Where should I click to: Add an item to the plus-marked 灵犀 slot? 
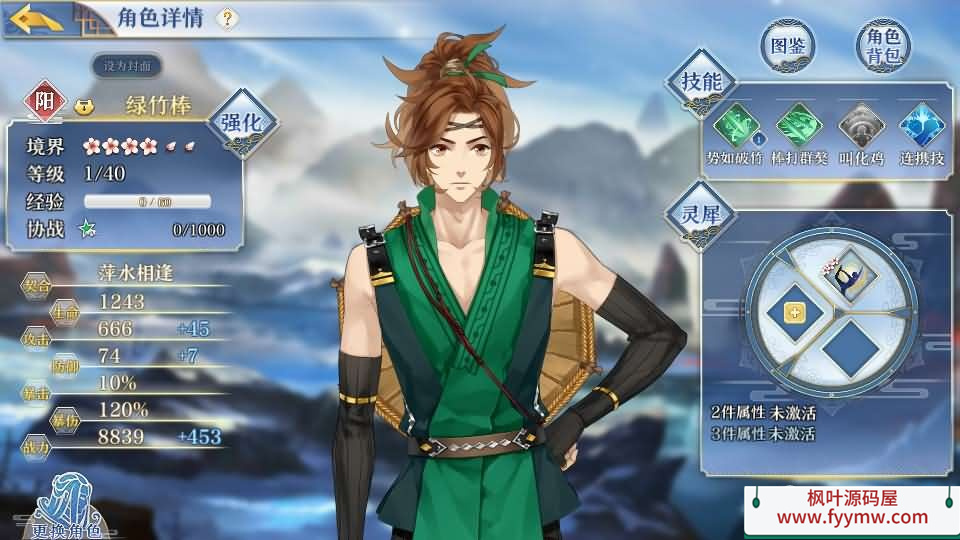point(796,314)
